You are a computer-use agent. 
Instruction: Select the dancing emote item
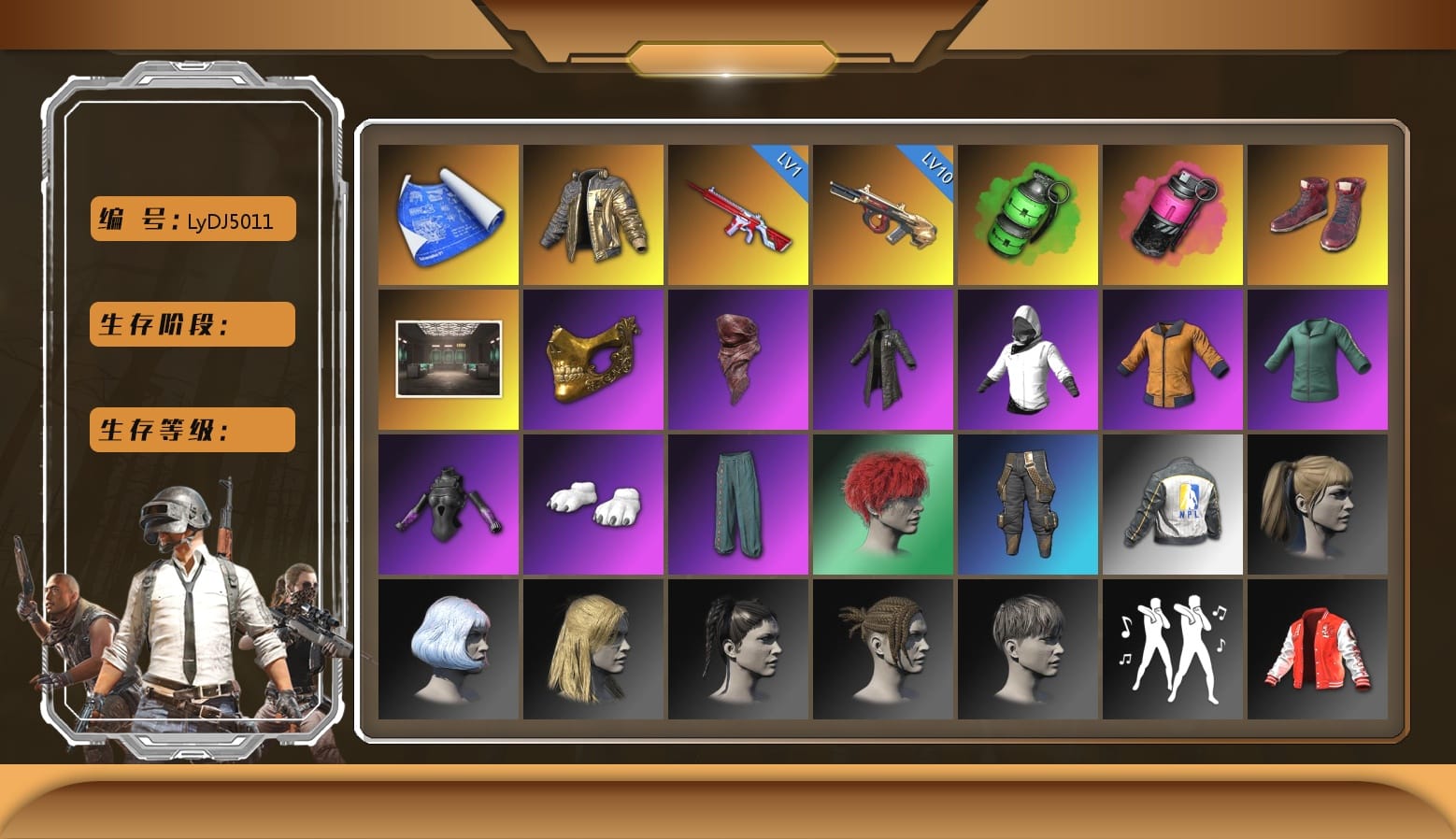coord(1173,649)
